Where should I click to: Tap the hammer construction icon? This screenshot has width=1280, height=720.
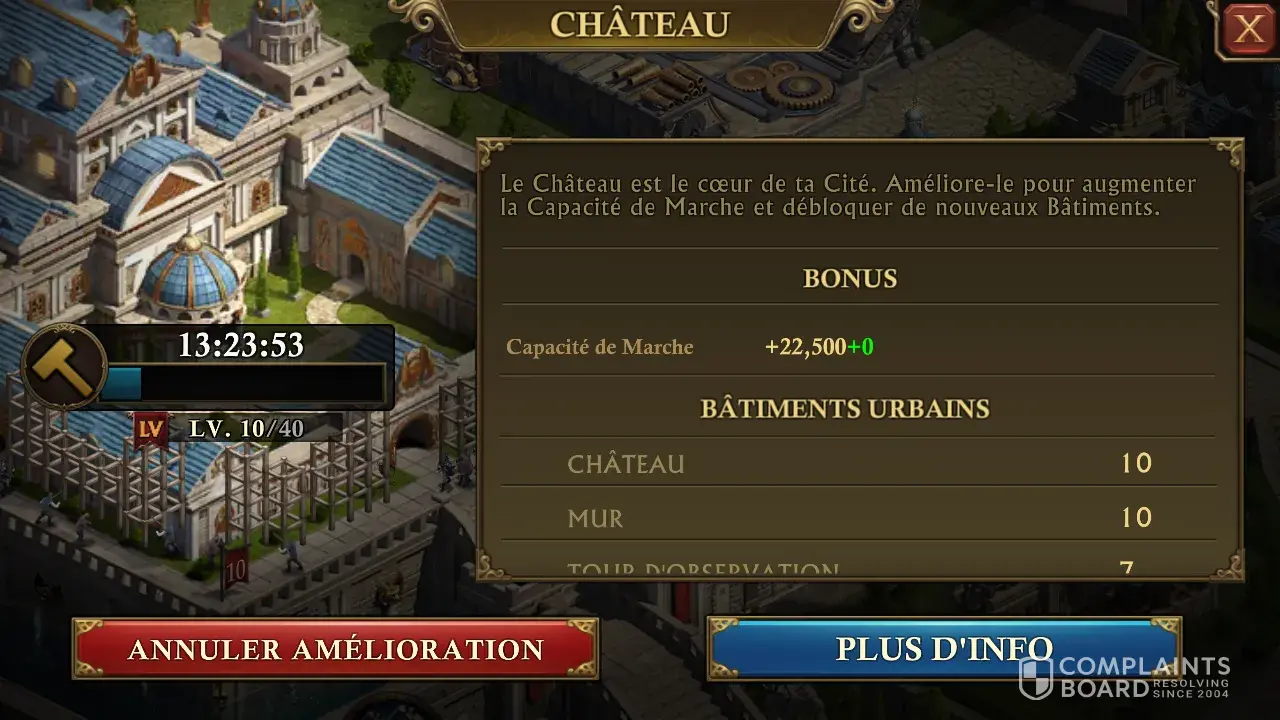64,366
